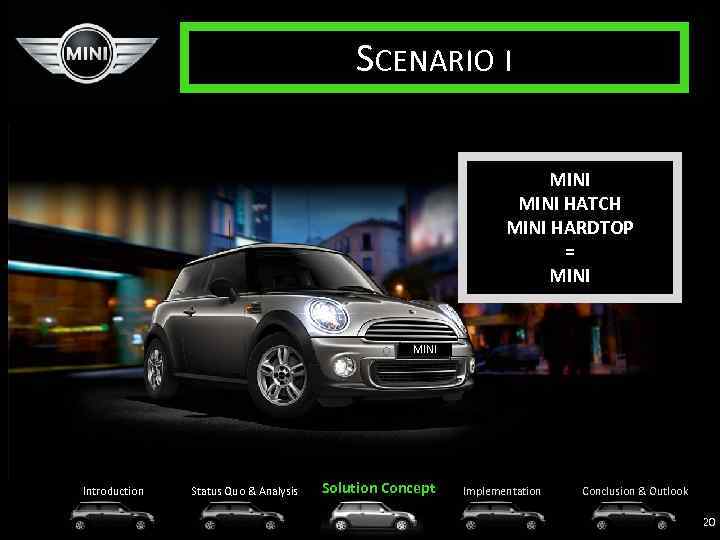Image resolution: width=720 pixels, height=540 pixels.
Task: Go to the Introduction section
Action: point(113,491)
